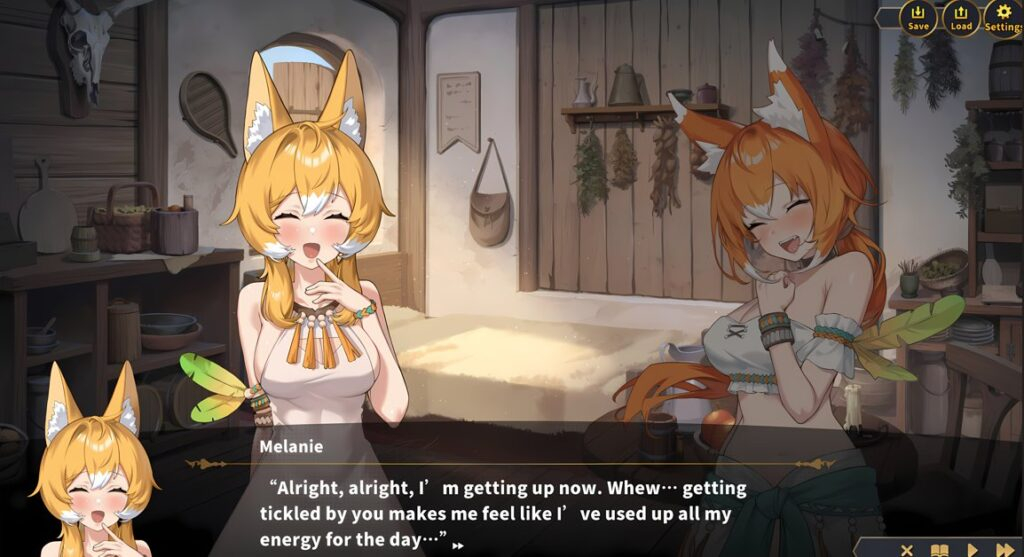Hide the dialogue box with the X icon

[907, 549]
